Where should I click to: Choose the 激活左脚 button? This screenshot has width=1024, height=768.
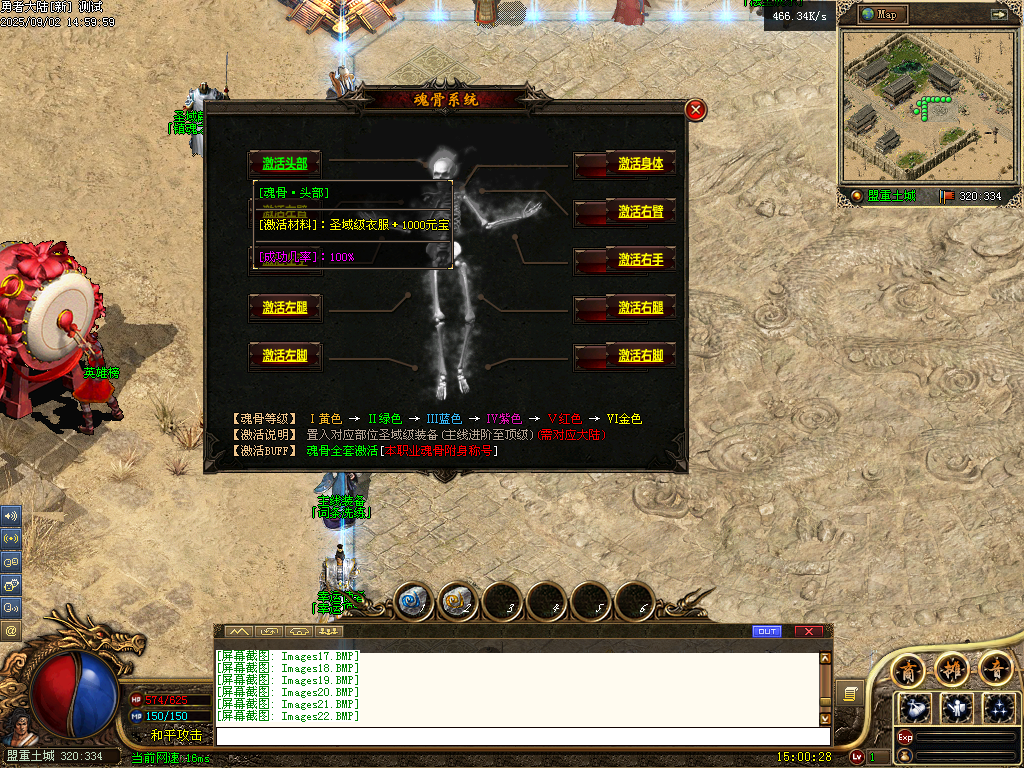pos(285,356)
